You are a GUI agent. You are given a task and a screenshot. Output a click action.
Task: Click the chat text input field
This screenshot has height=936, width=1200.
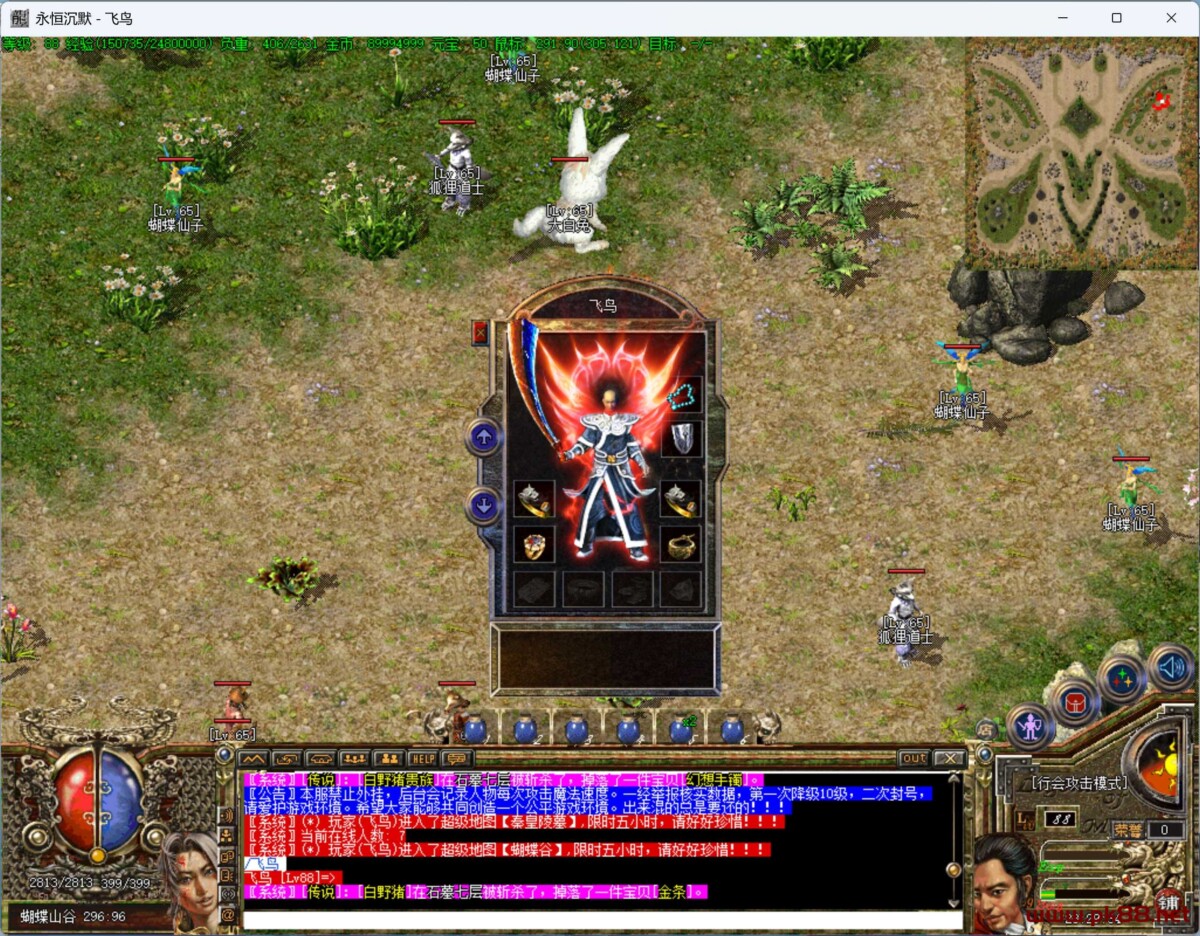pos(600,919)
